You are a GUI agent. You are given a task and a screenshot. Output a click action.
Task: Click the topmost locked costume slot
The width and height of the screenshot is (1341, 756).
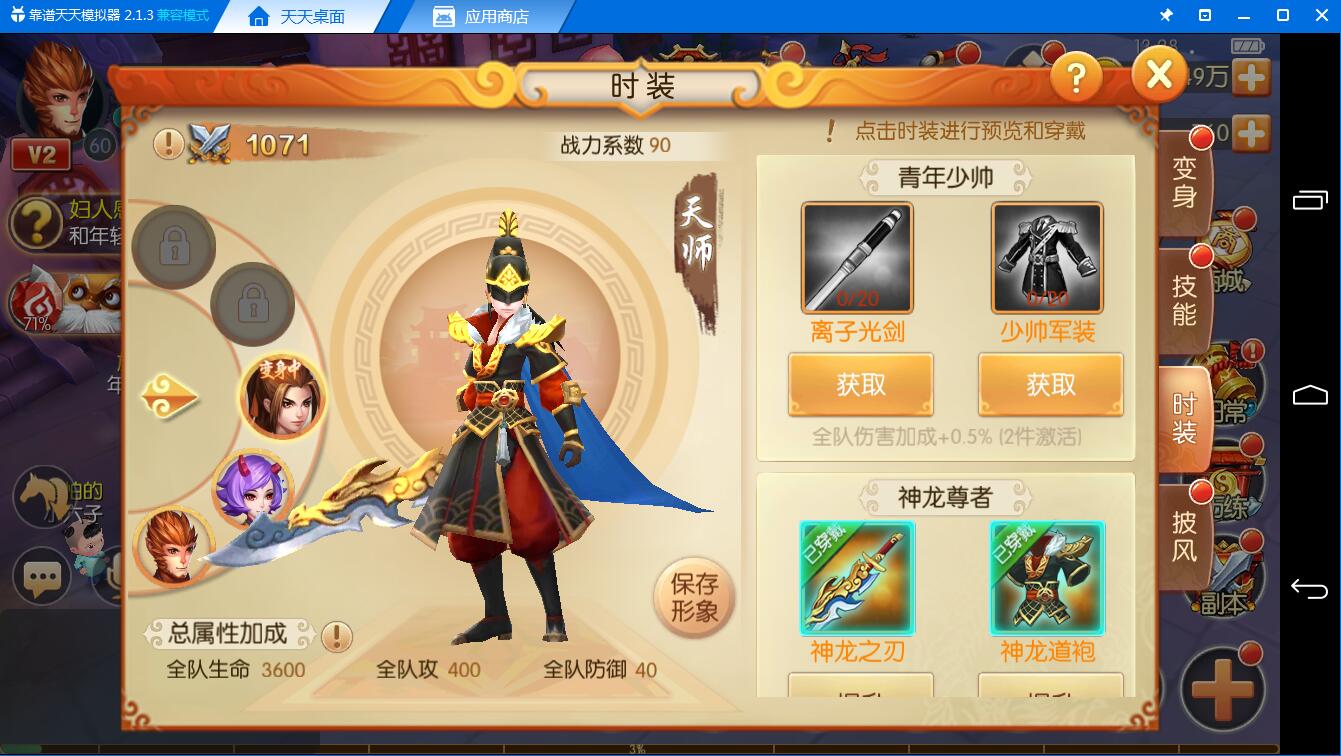tap(174, 247)
